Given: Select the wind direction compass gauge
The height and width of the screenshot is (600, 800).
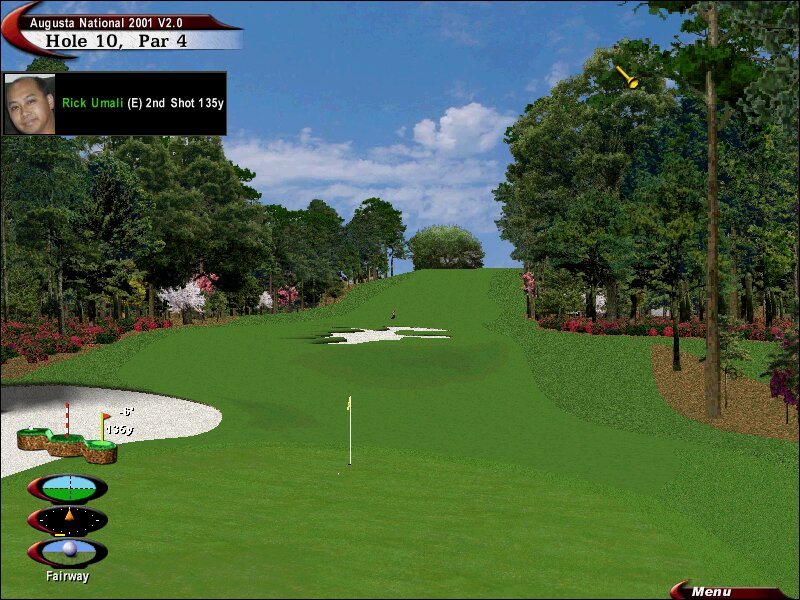Looking at the screenshot, I should tap(68, 520).
